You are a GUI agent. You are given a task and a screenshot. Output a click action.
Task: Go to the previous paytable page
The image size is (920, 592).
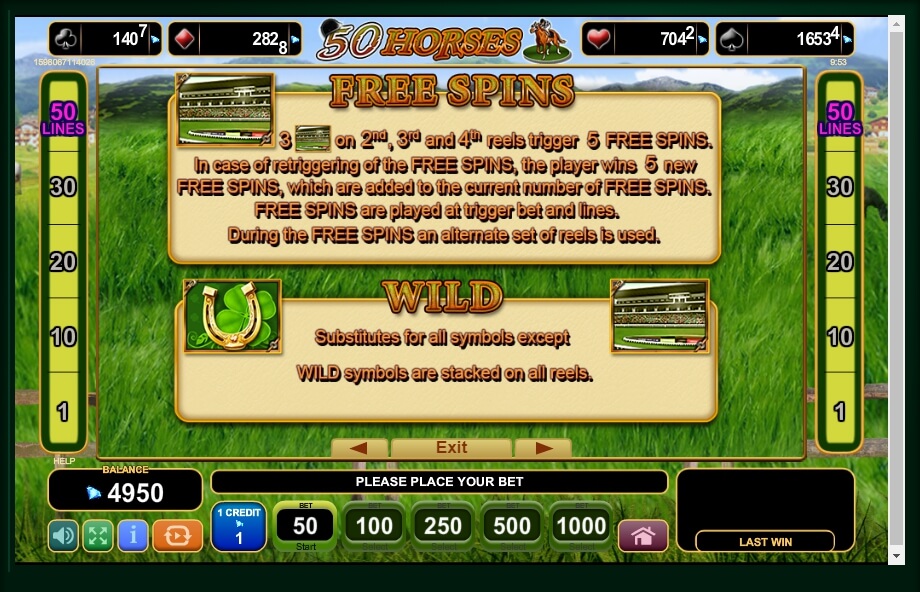359,448
